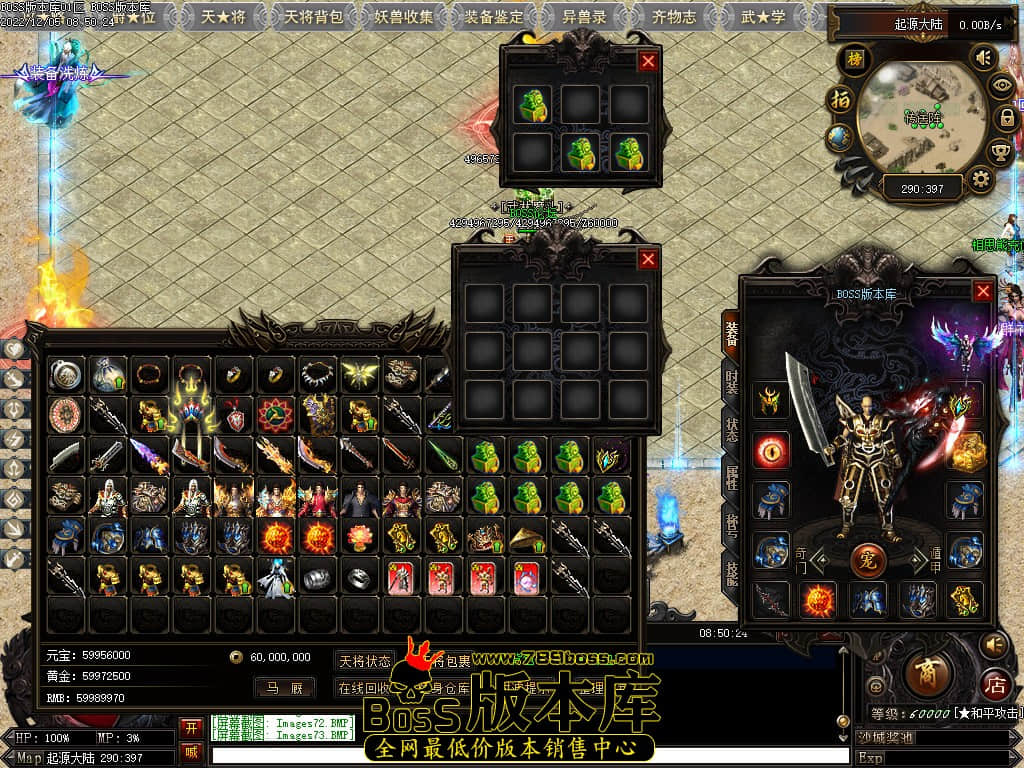Open the 天★将 menu tab
This screenshot has height=768, width=1024.
(x=224, y=17)
